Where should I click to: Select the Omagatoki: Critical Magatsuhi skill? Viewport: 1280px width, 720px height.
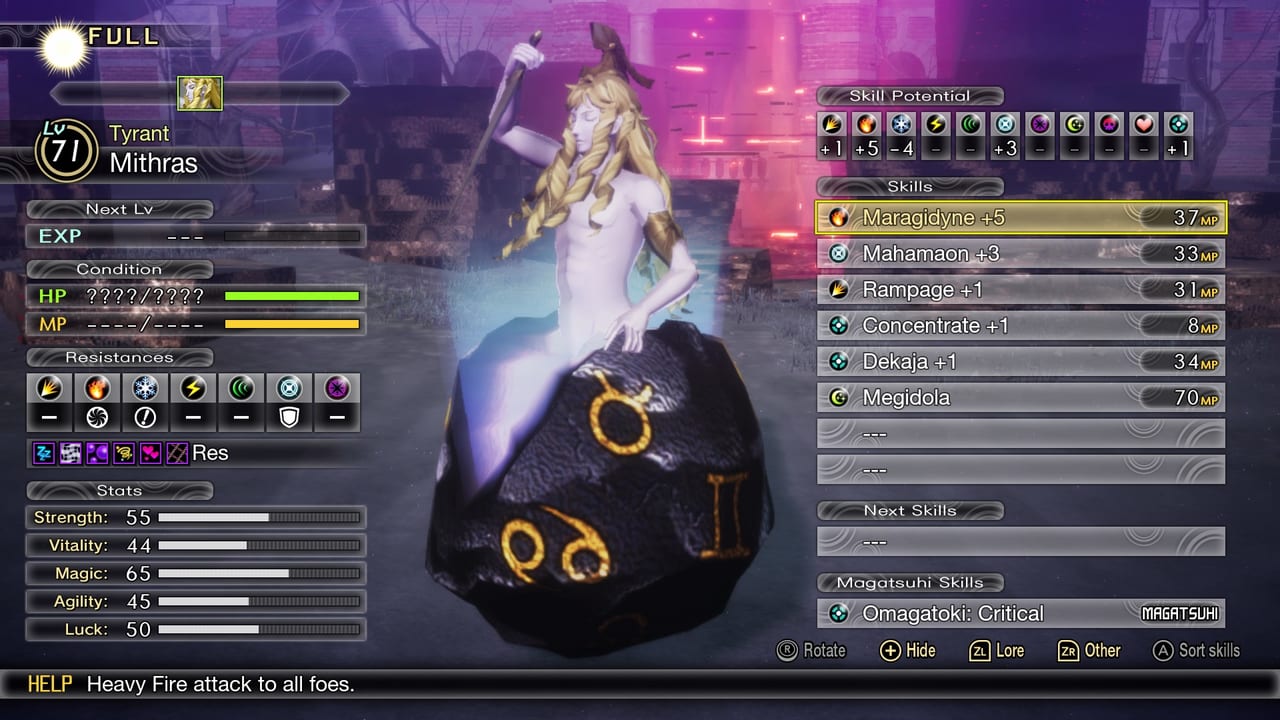coord(1020,614)
